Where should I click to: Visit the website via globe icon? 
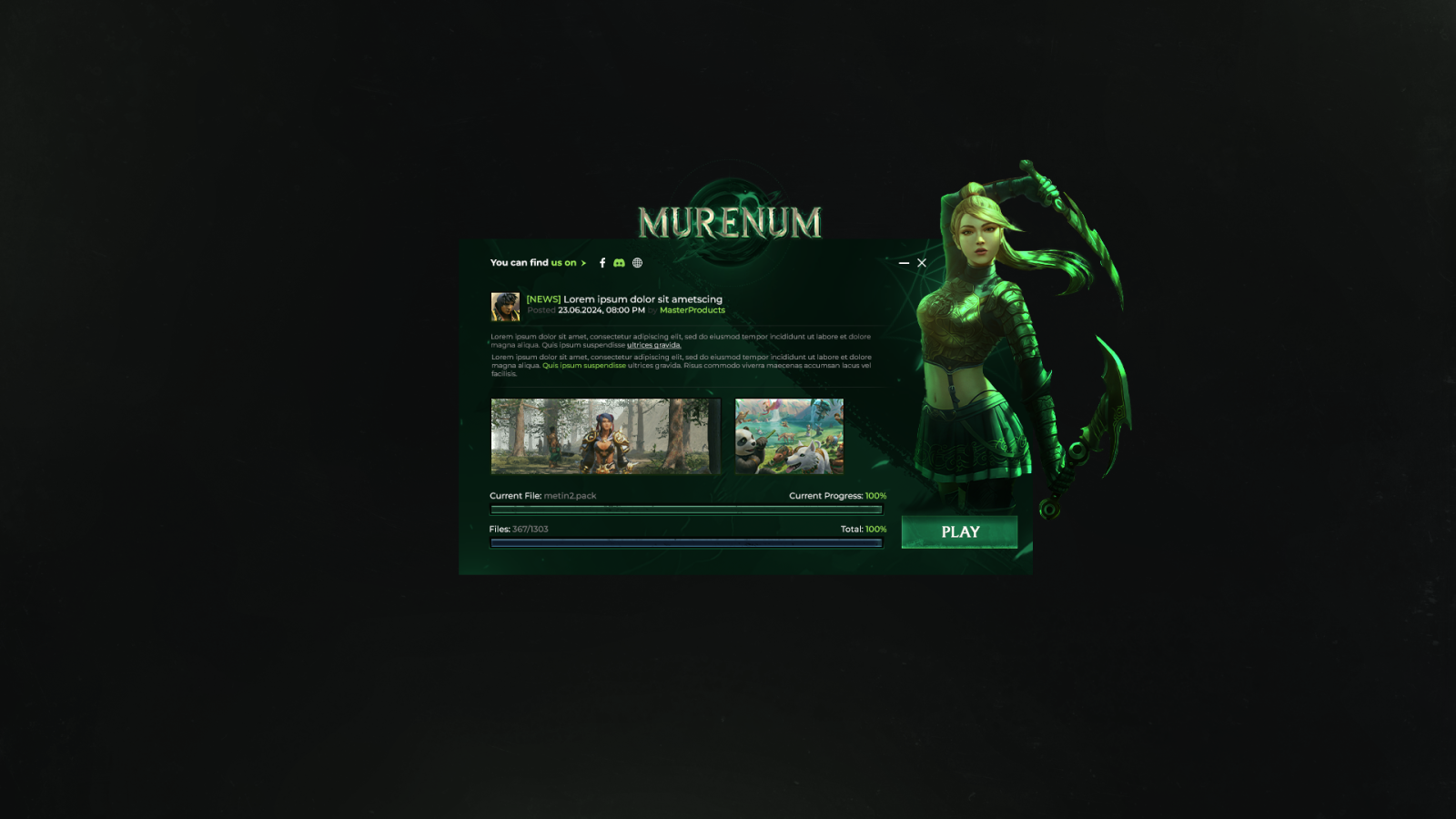(637, 263)
